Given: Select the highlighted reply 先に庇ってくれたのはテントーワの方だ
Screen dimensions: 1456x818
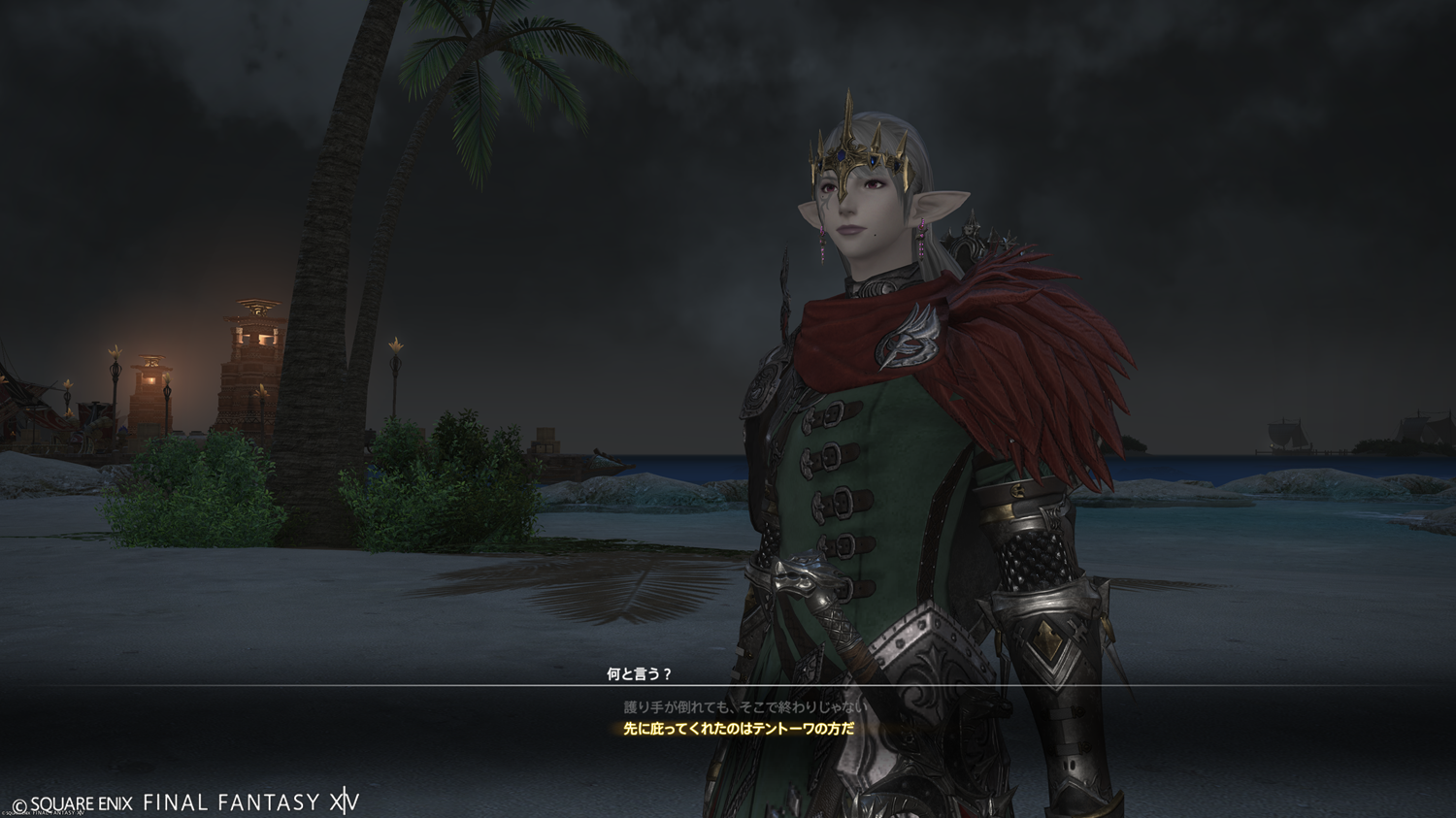Looking at the screenshot, I should 739,729.
